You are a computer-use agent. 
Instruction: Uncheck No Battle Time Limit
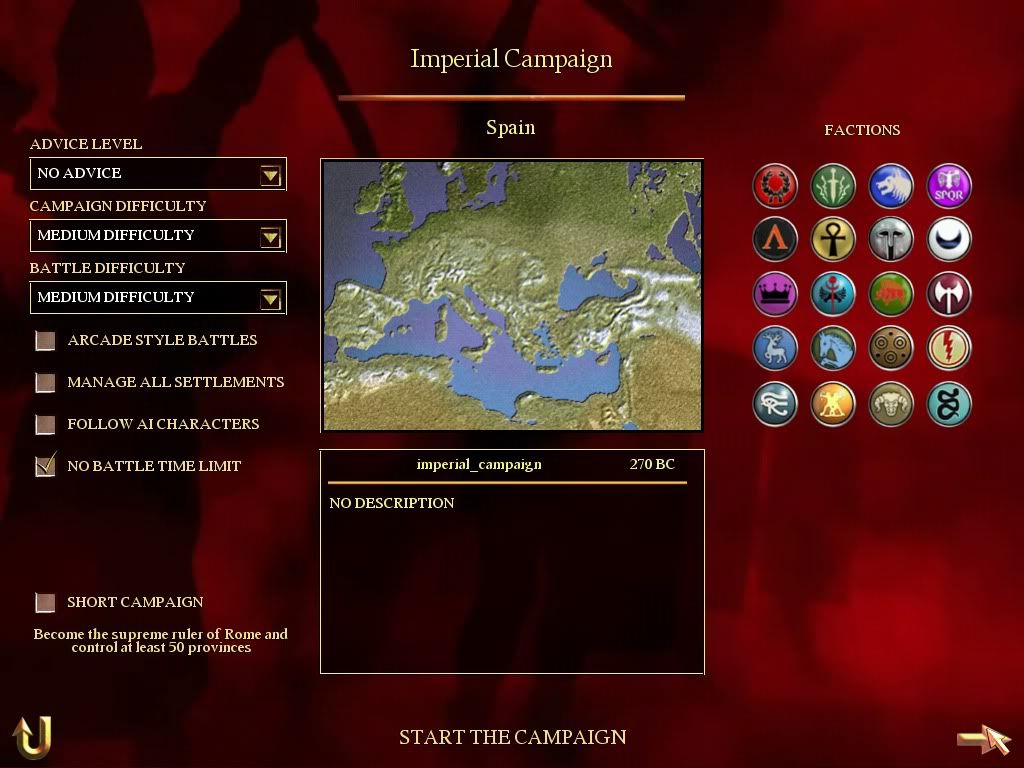45,466
